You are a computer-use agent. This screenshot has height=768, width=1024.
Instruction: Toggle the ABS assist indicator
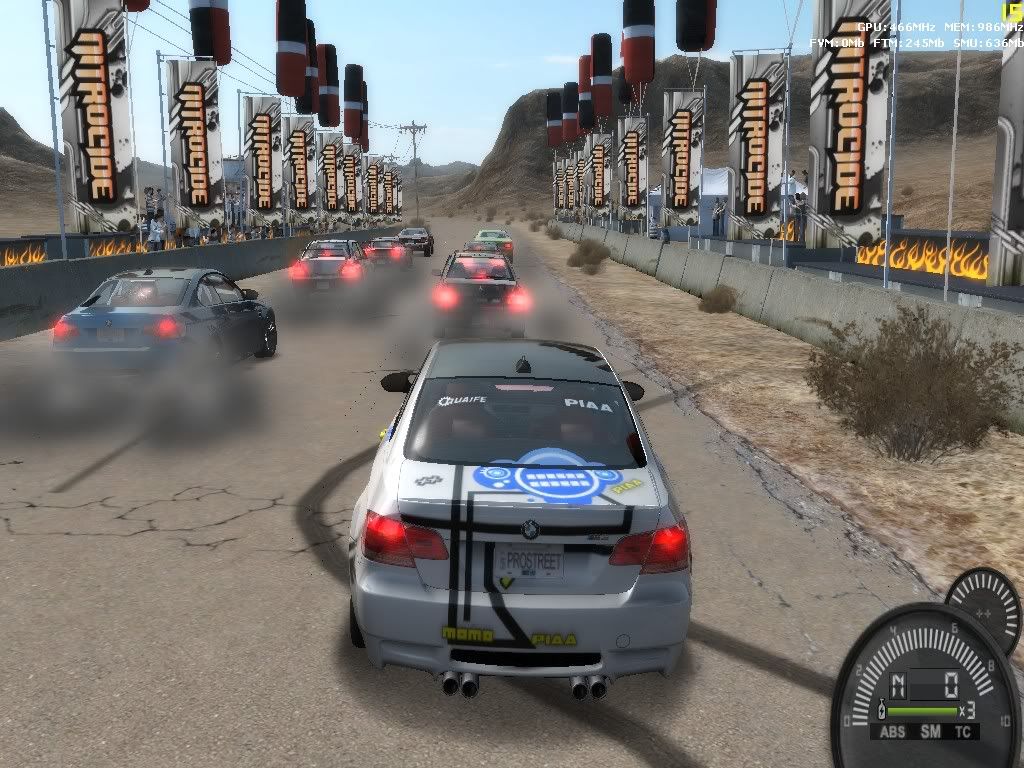[895, 731]
